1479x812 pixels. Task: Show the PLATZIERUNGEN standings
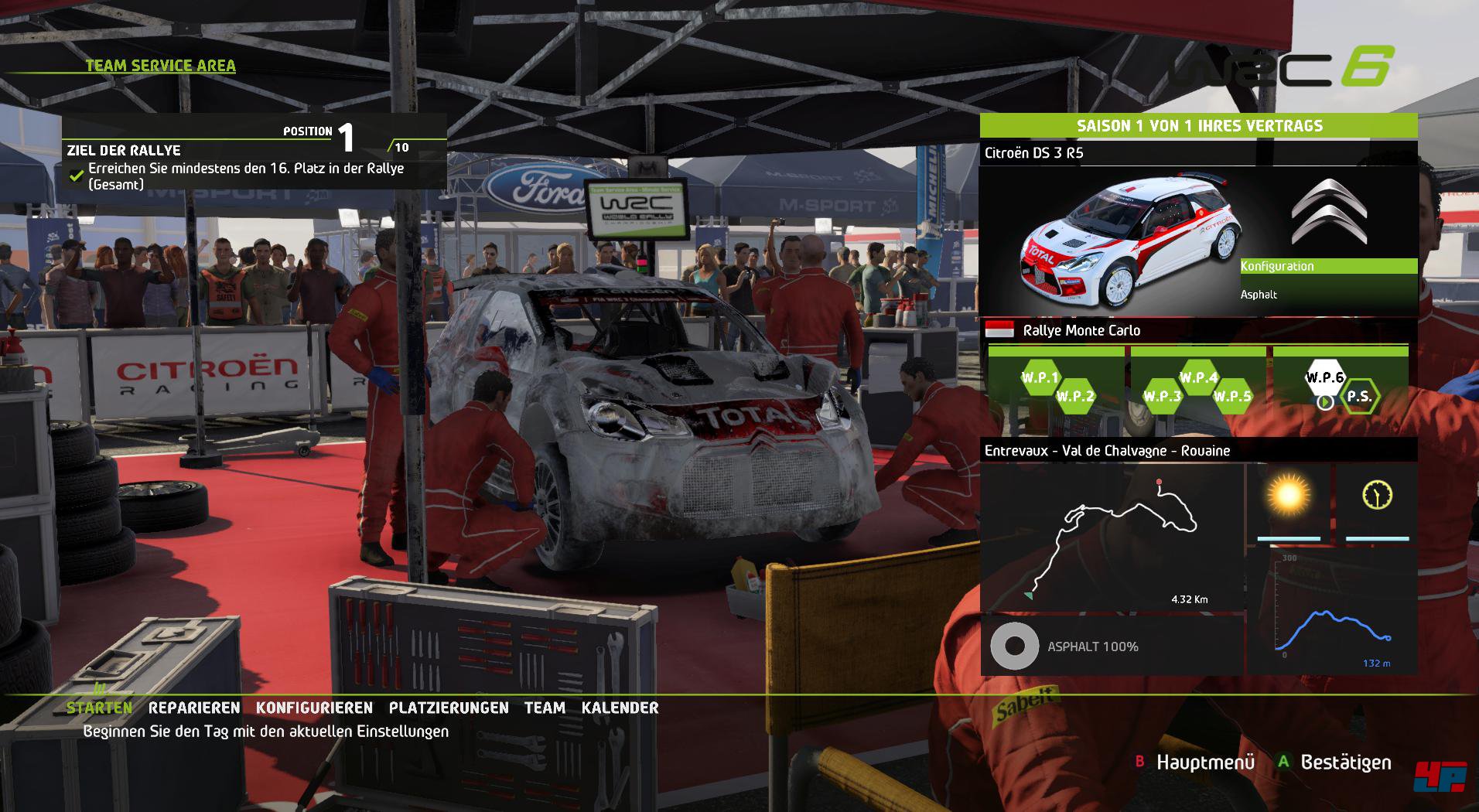[449, 708]
